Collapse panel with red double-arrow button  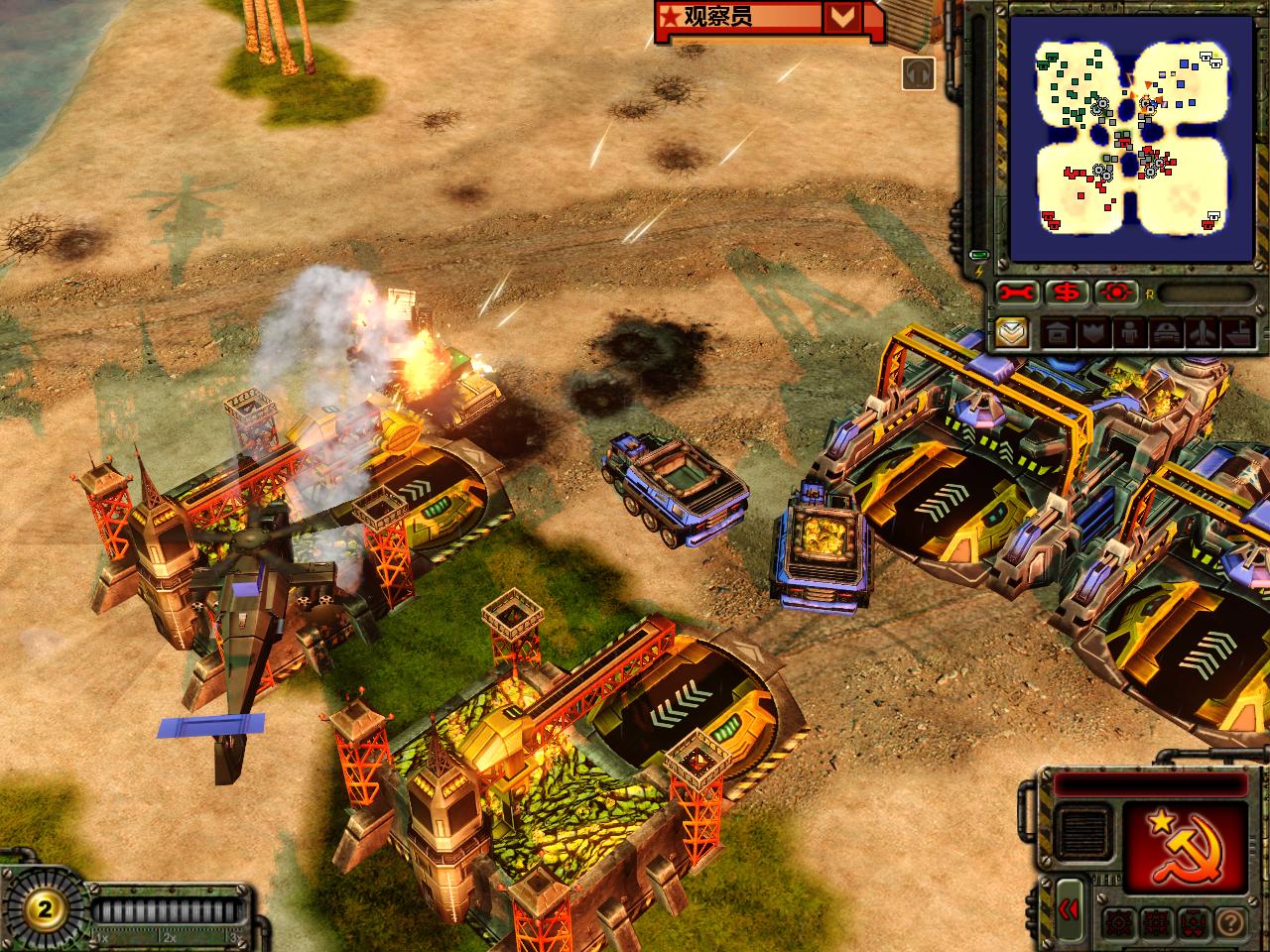click(x=1069, y=909)
